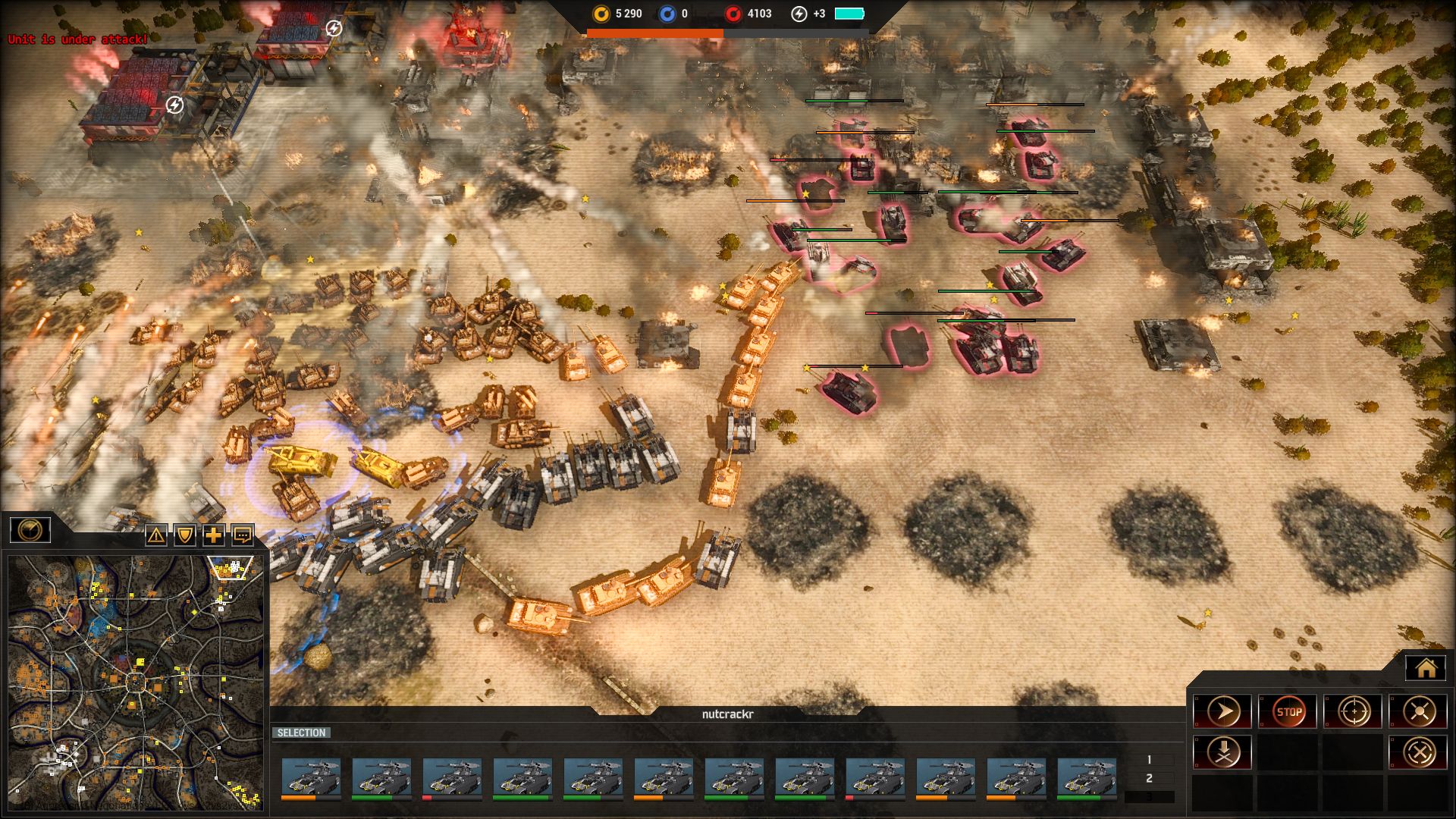1456x819 pixels.
Task: Click the plus sign minimap button
Action: pyautogui.click(x=214, y=535)
